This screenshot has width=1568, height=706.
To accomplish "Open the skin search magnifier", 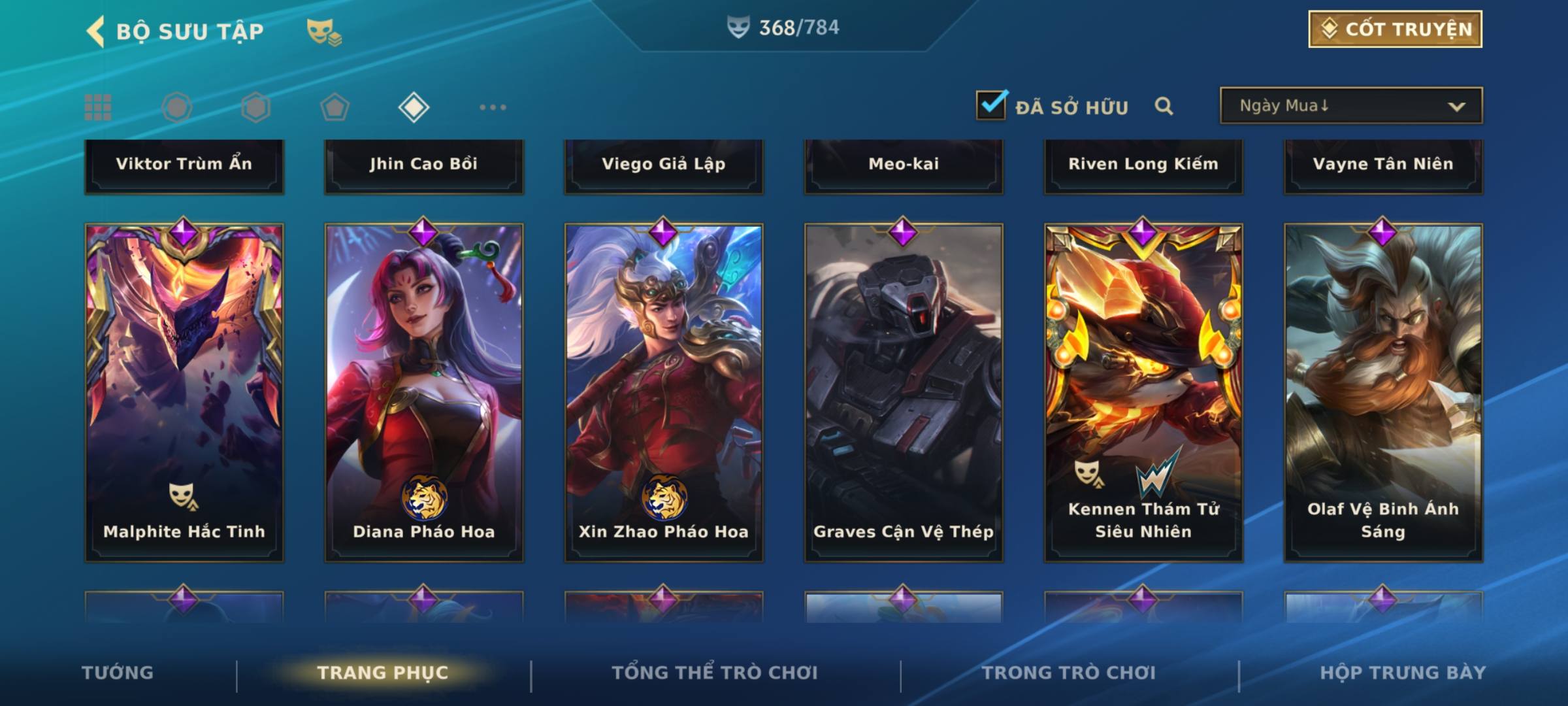I will pos(1164,106).
